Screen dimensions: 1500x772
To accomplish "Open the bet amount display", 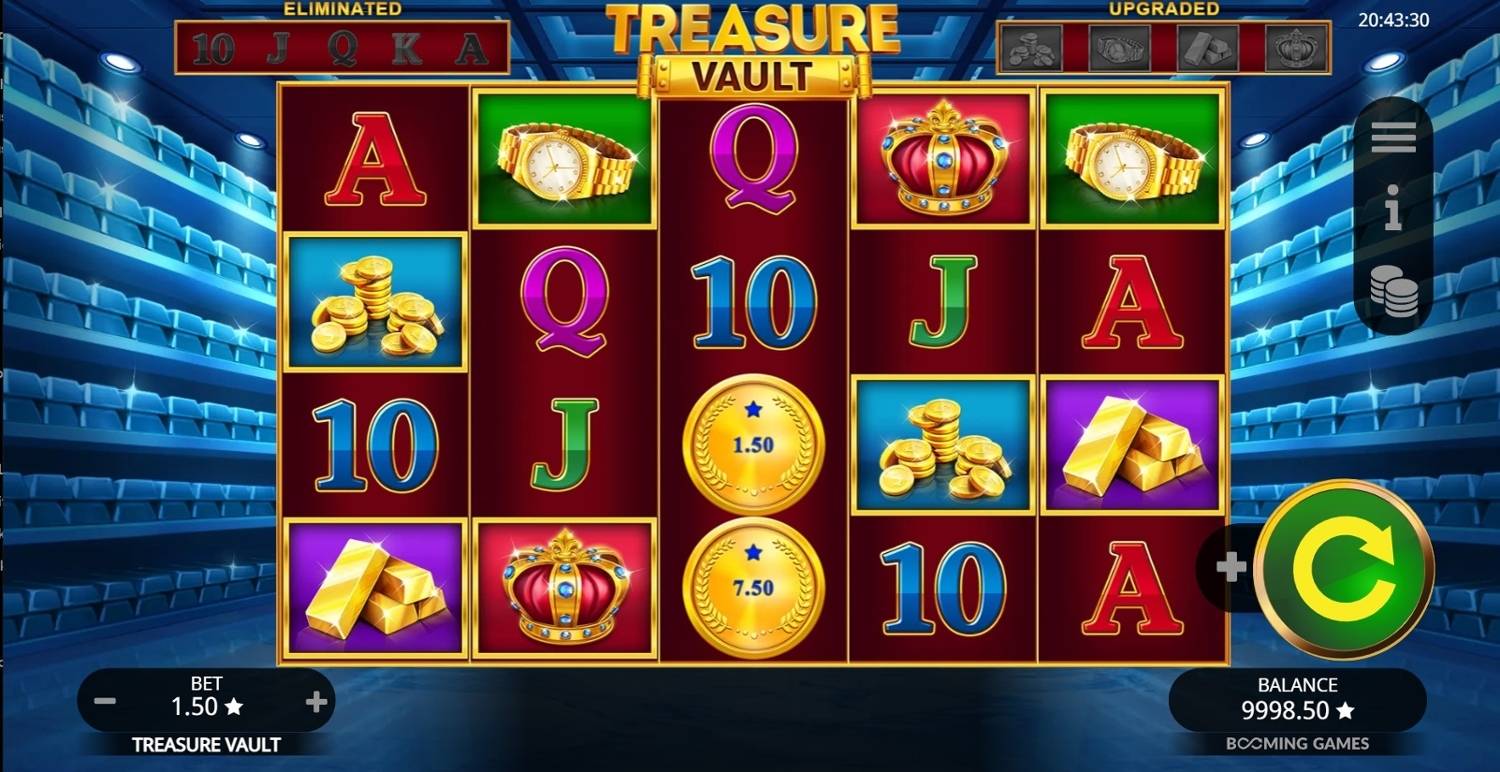I will tap(205, 700).
